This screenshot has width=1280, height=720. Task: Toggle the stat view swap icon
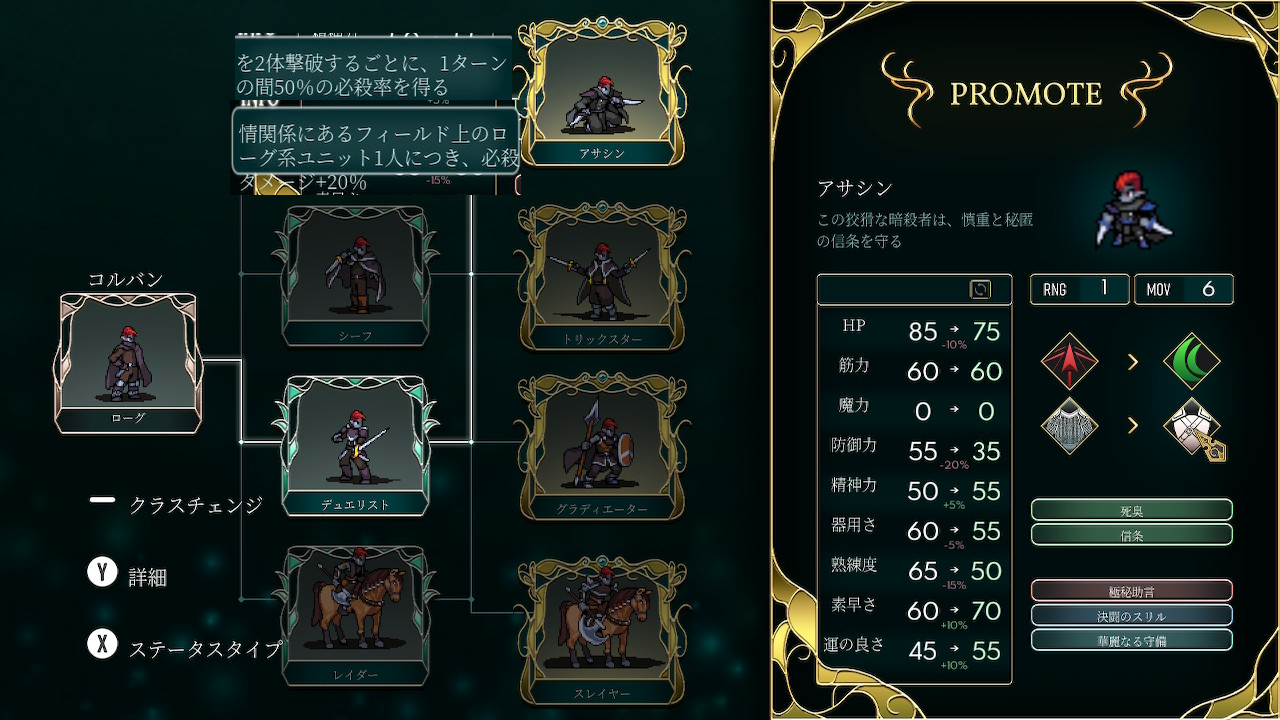pyautogui.click(x=980, y=289)
